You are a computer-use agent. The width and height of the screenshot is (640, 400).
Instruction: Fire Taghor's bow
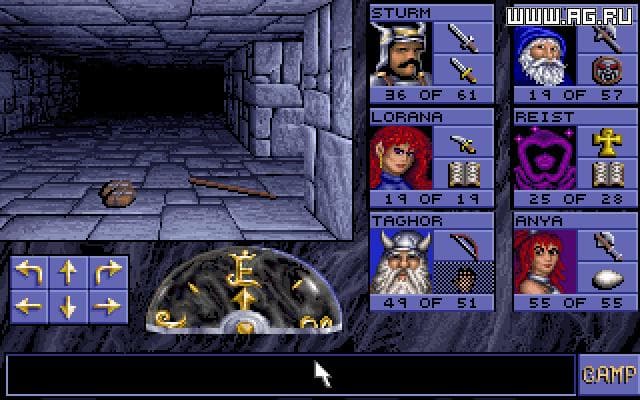(x=463, y=245)
